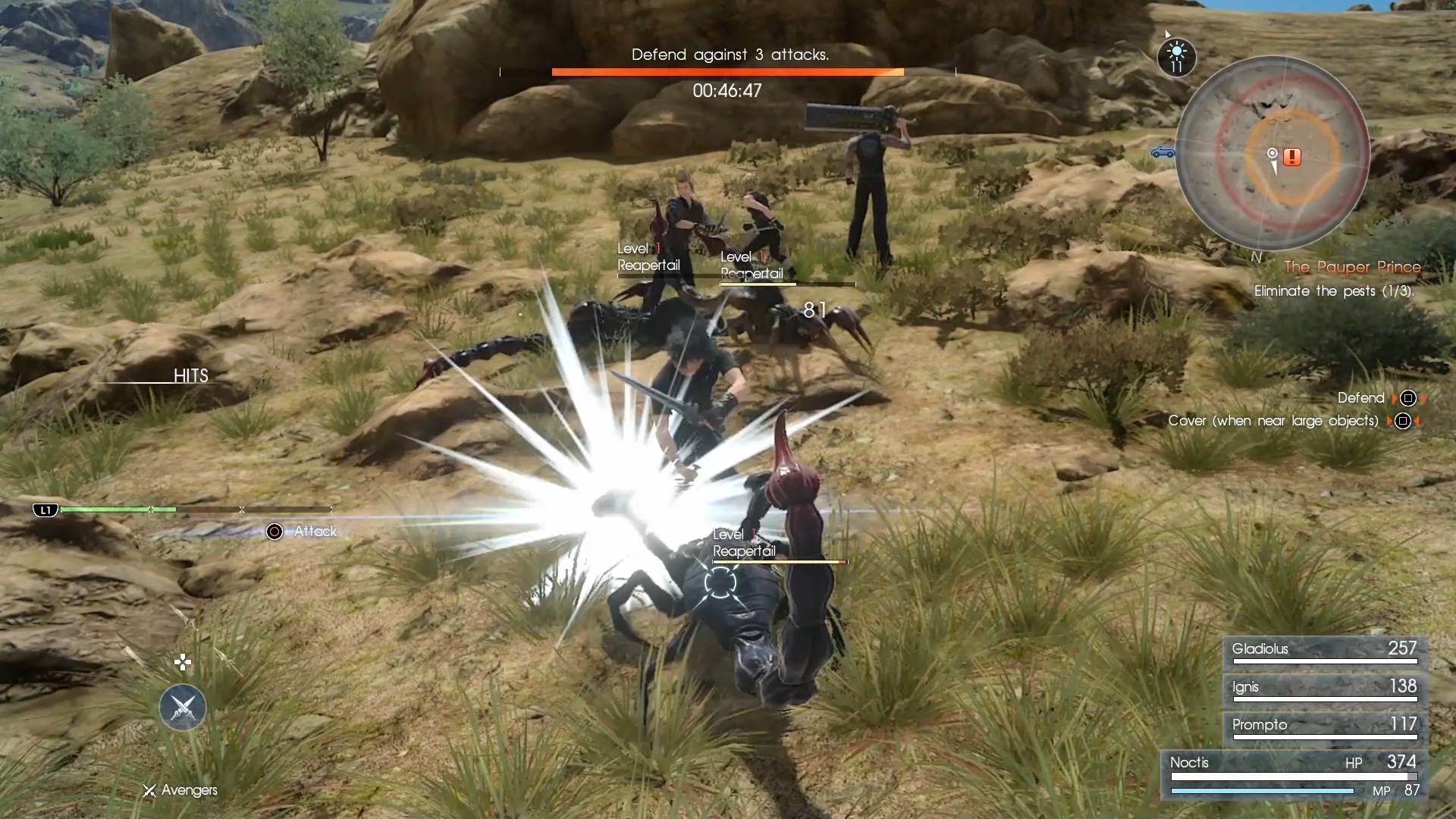Click the Attack command prompt
This screenshot has height=819, width=1456.
316,532
